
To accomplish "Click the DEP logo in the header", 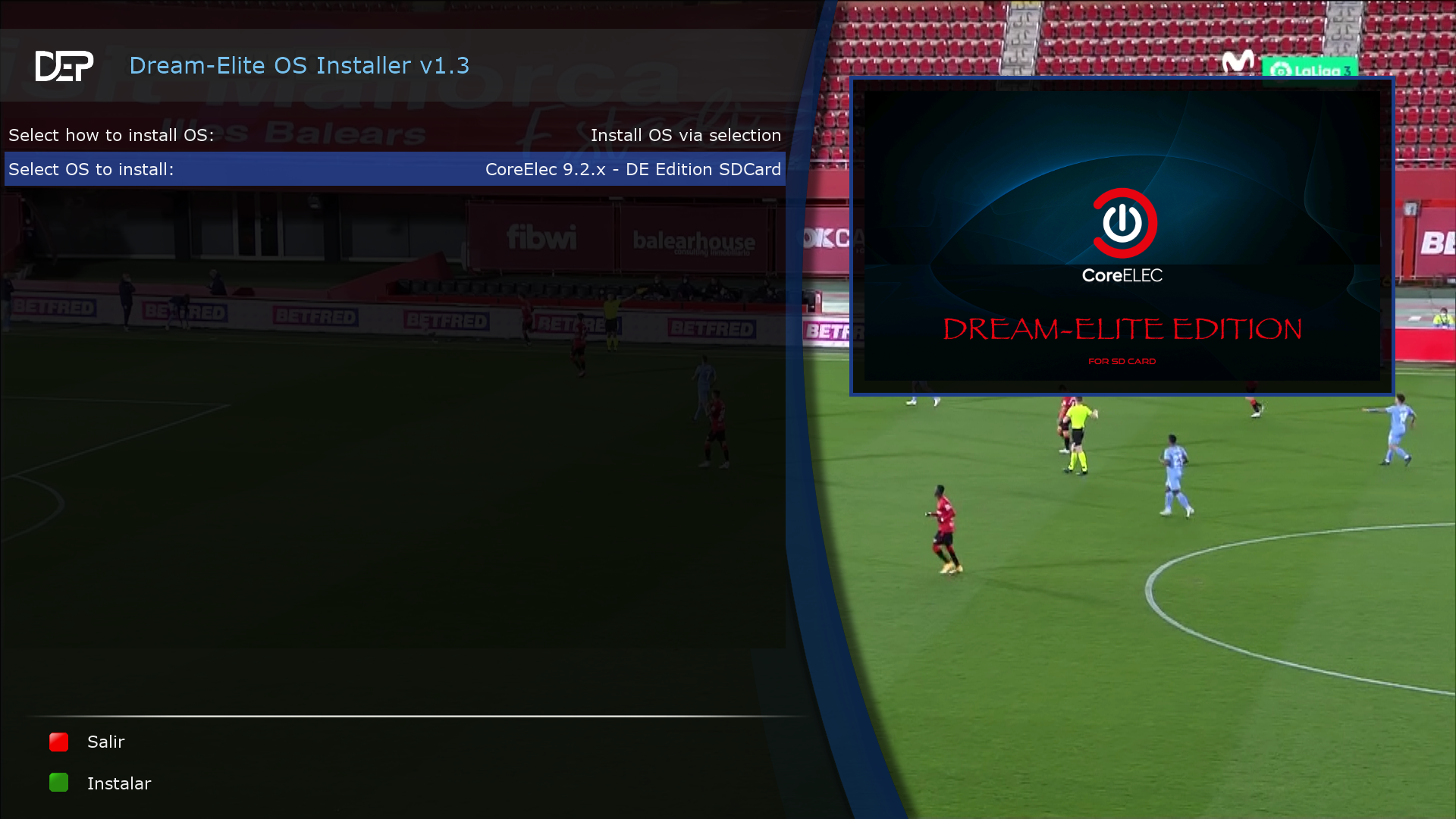I will [x=64, y=66].
